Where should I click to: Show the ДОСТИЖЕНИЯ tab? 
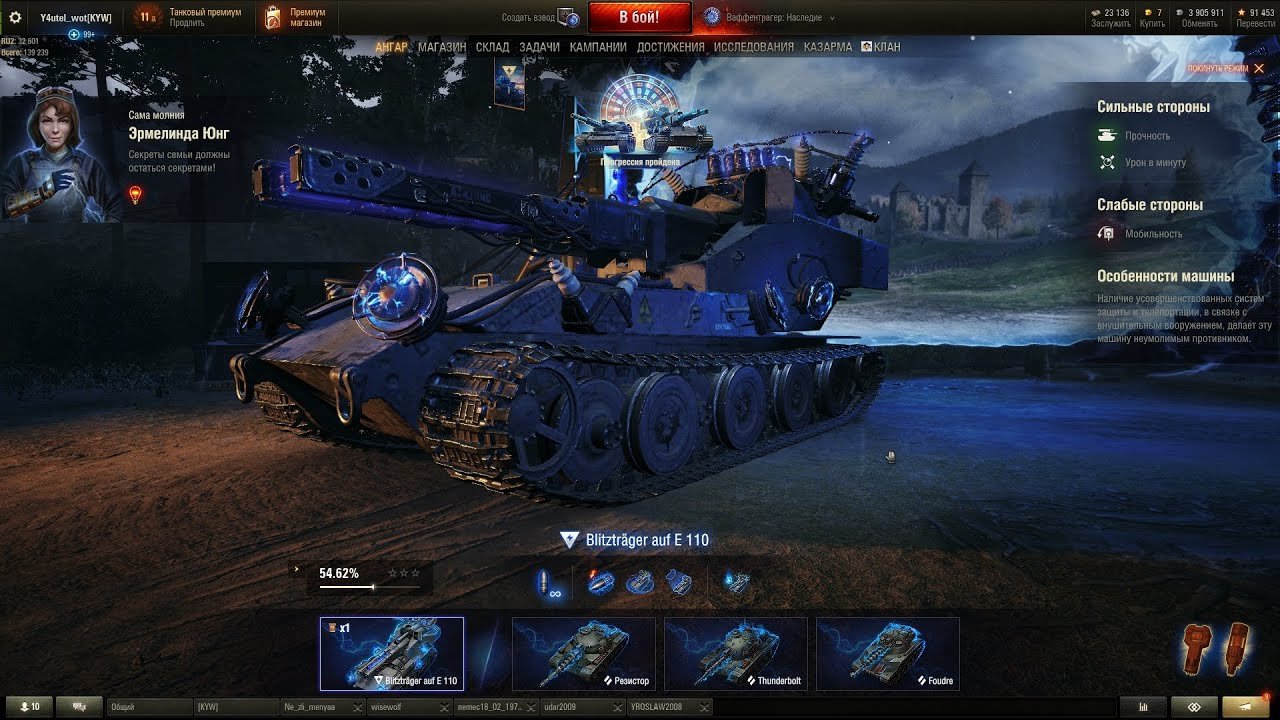pos(670,47)
